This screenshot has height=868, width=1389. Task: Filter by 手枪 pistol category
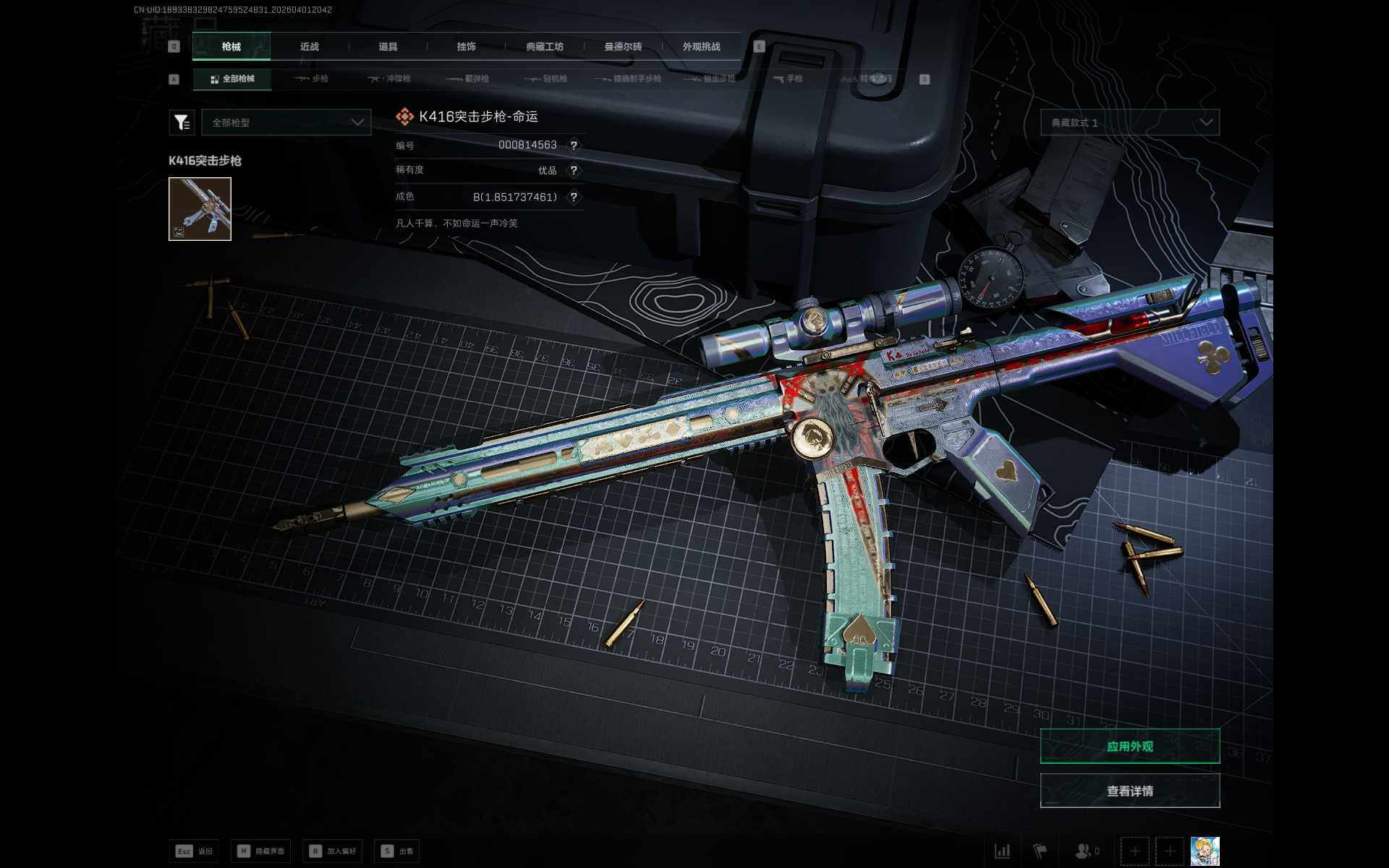[x=788, y=79]
